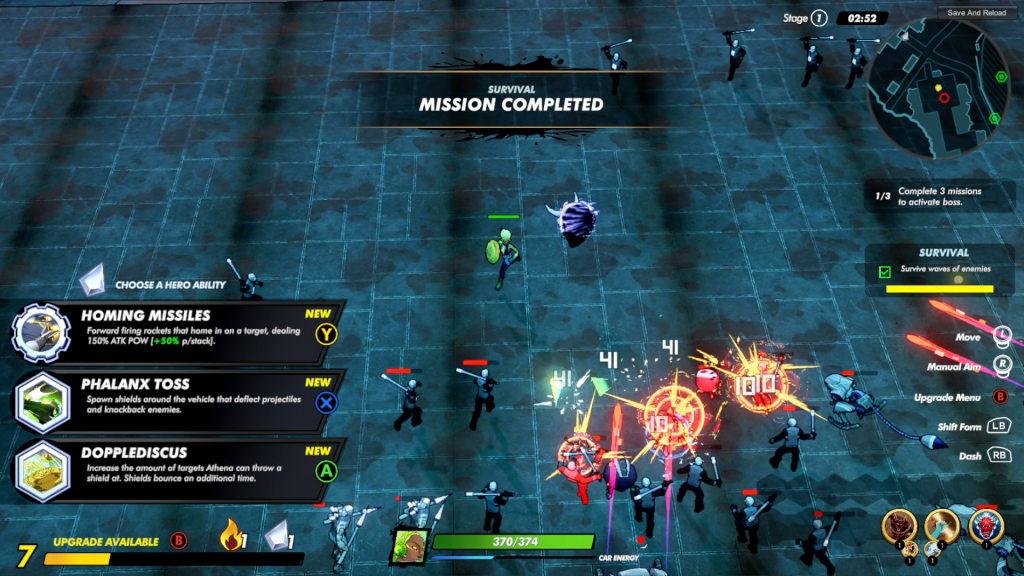The image size is (1024, 576).
Task: Activate the glowing fist ability icon
Action: click(942, 526)
